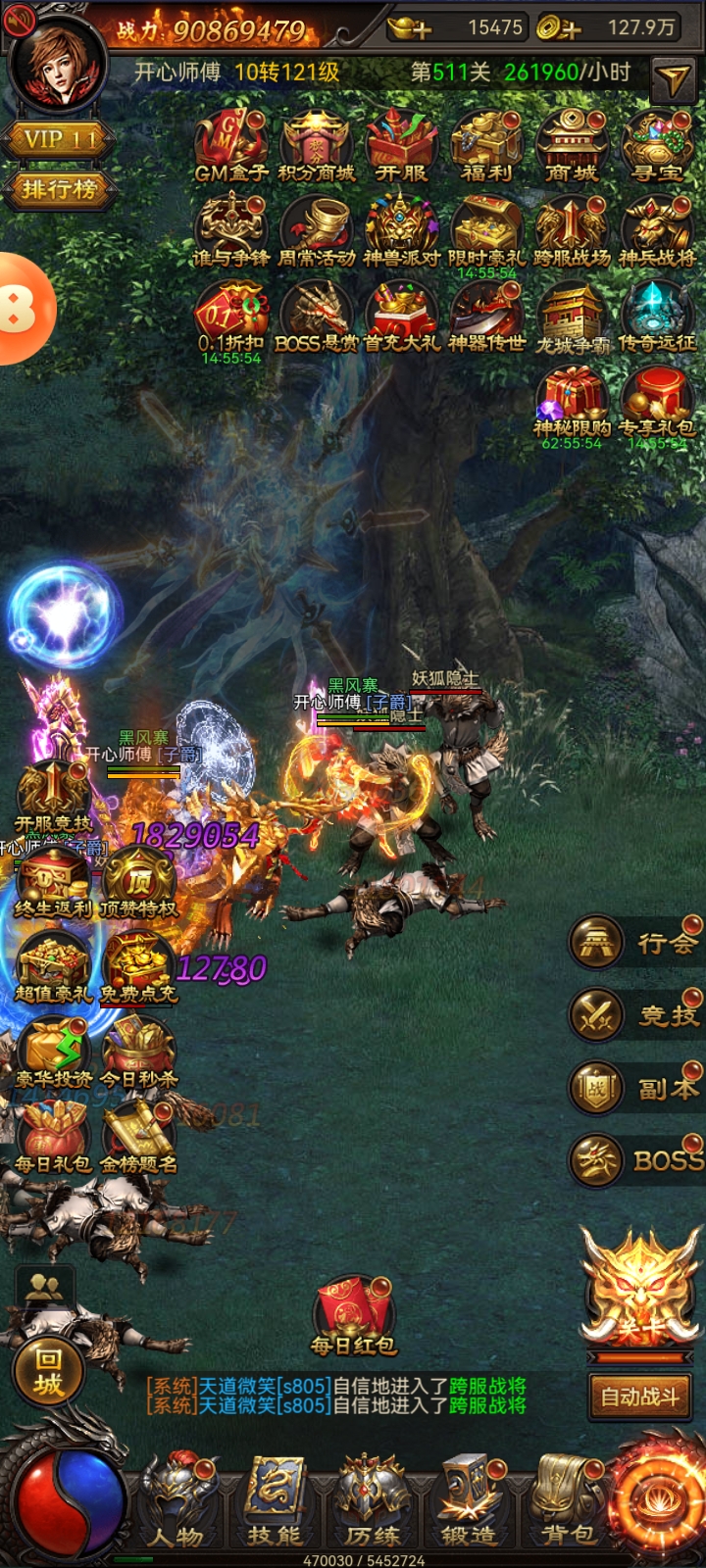Viewport: 706px width, 1568px height.
Task: Open the 福利 welfare icon
Action: pos(487,145)
